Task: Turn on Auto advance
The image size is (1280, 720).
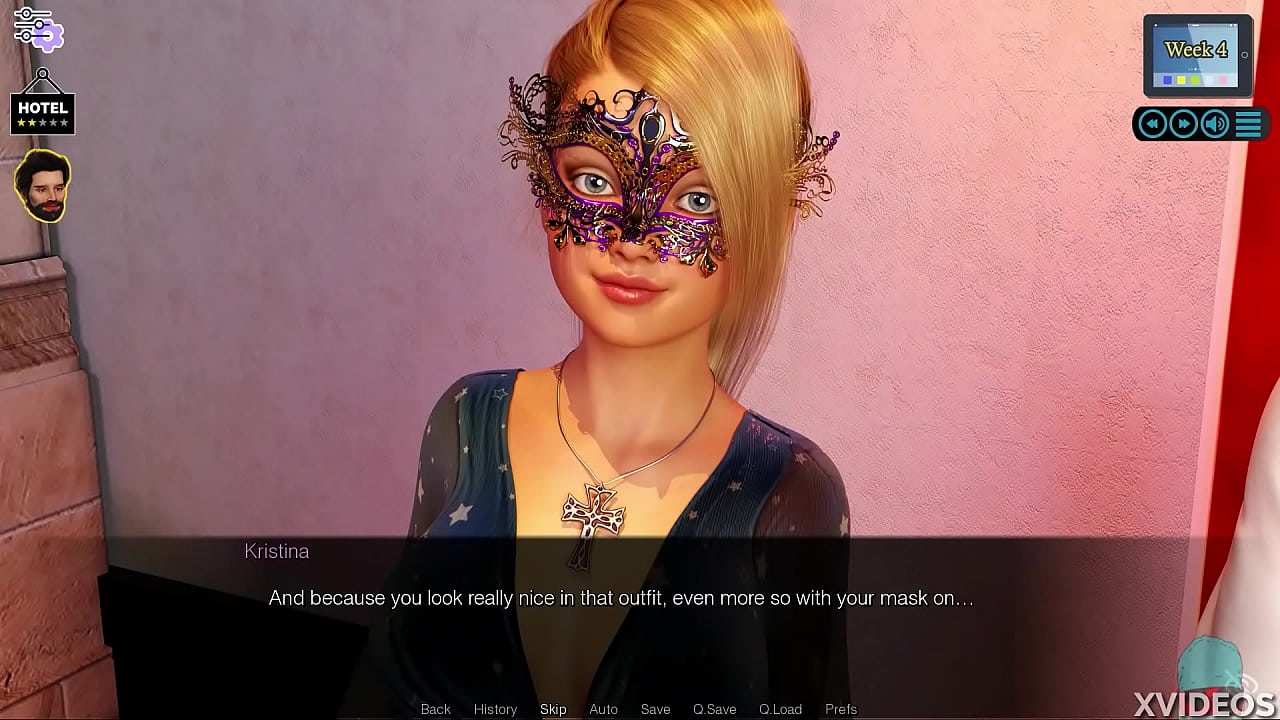Action: (x=603, y=709)
